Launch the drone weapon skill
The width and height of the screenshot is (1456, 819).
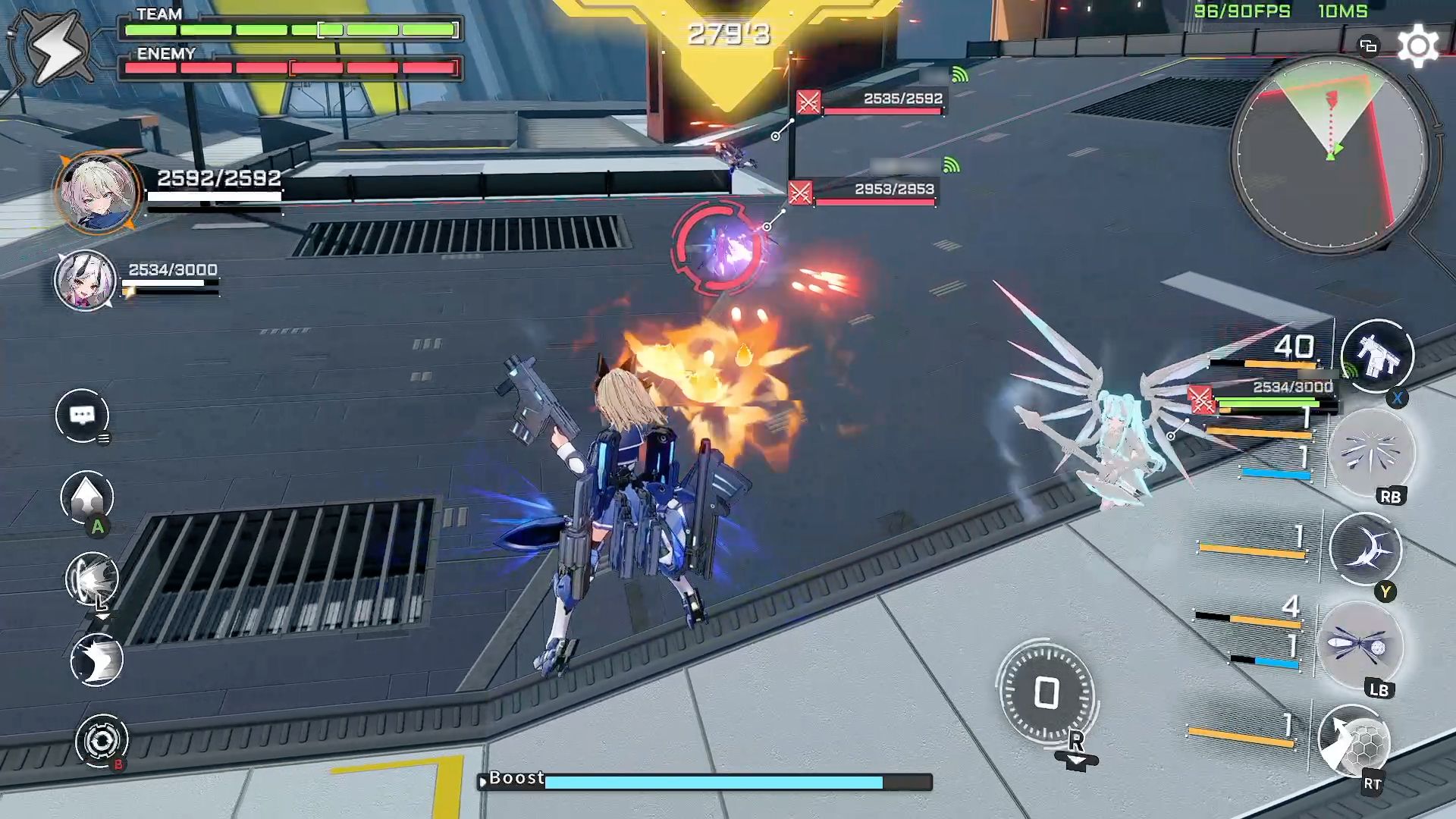(1359, 646)
